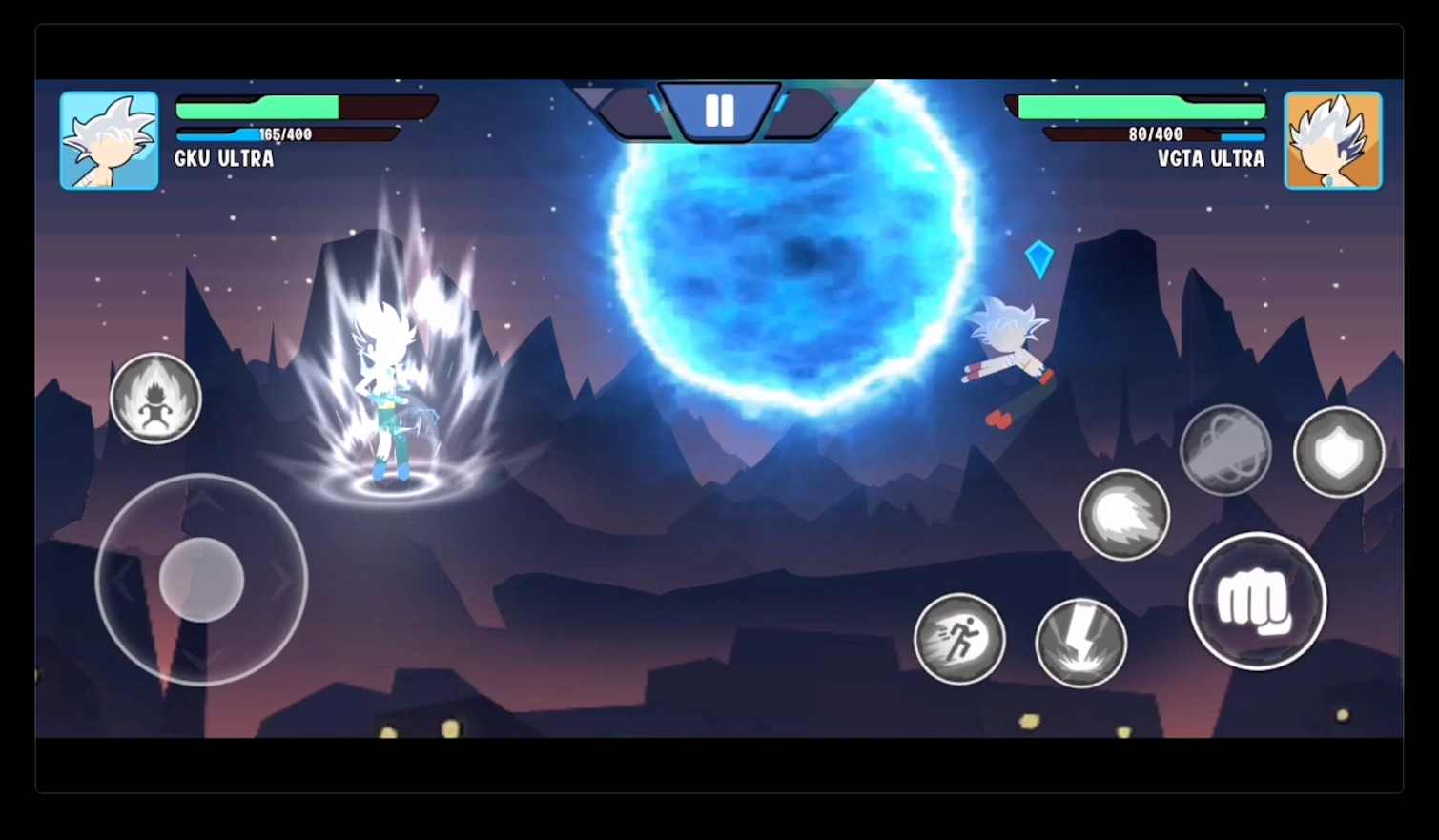1439x840 pixels.
Task: Tap the VGTA ULTRA enemy portrait
Action: [x=1331, y=139]
